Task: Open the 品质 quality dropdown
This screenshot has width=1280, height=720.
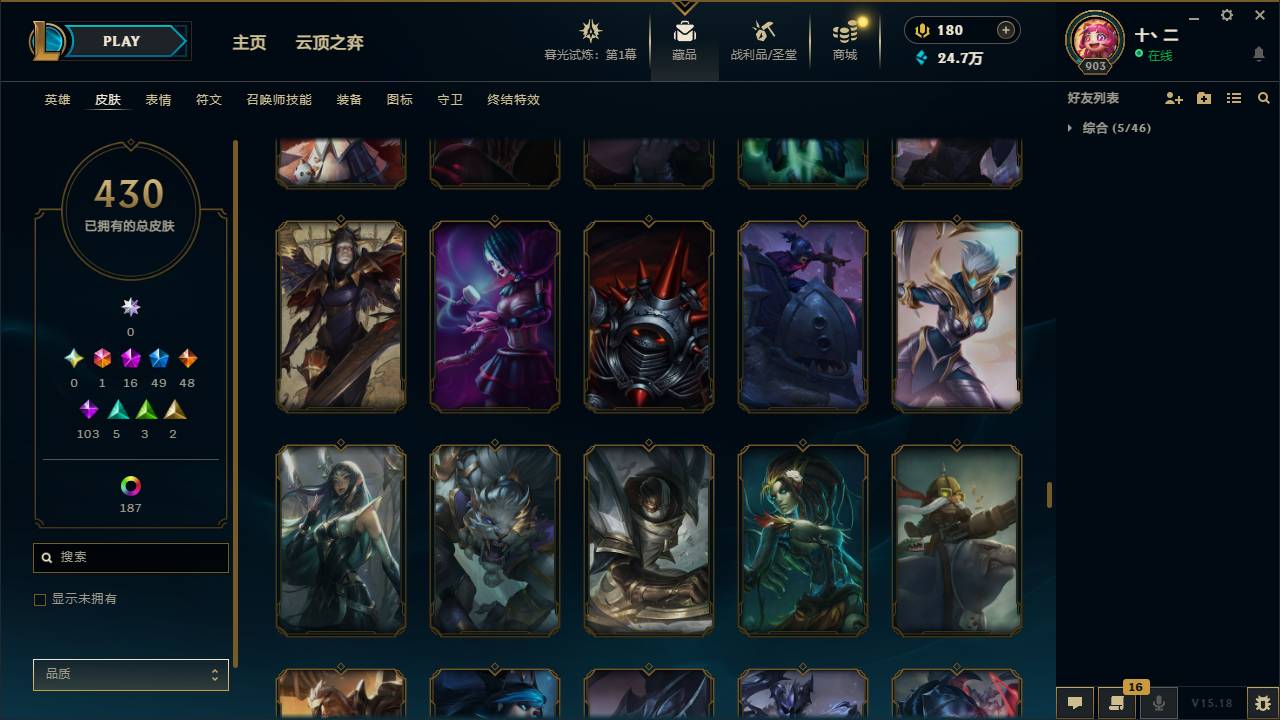Action: [x=130, y=674]
